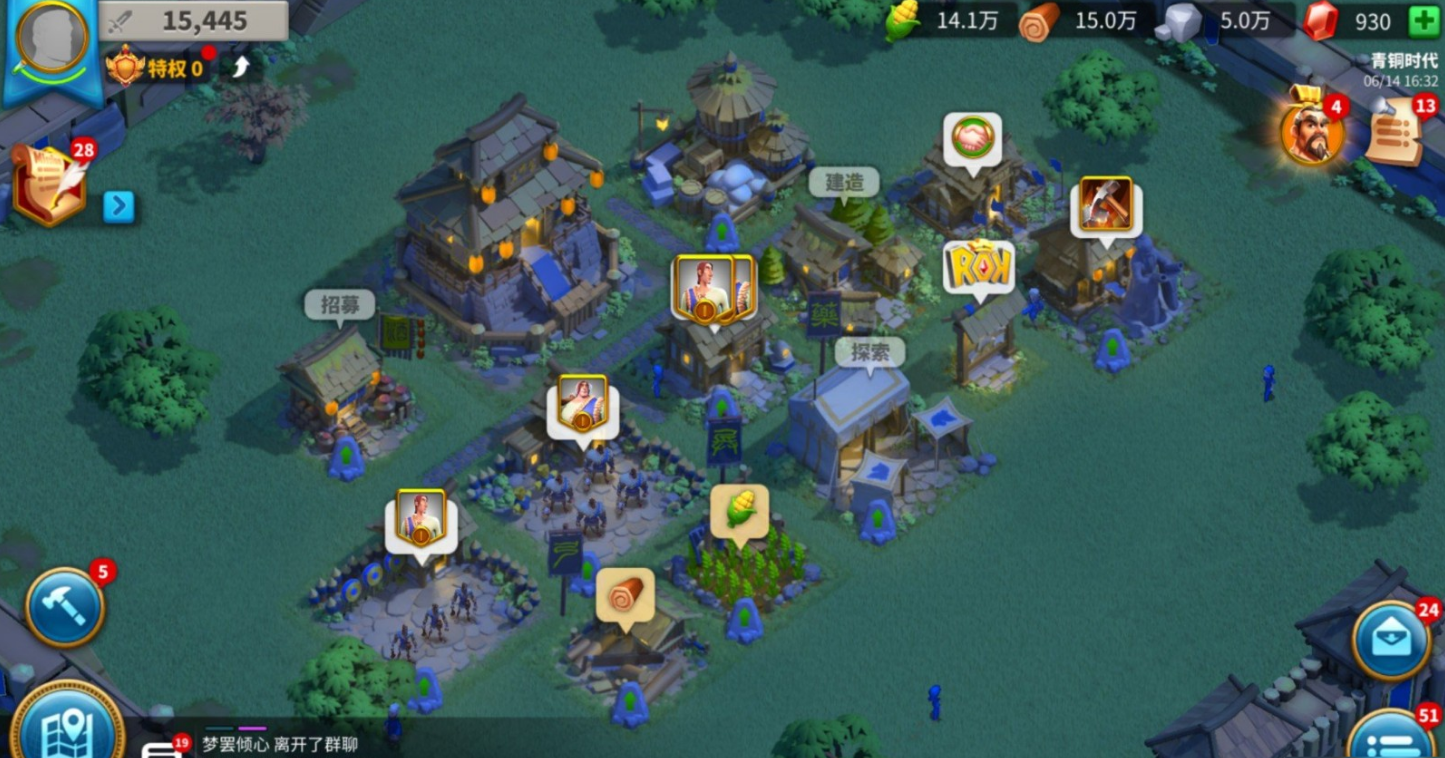Collect the corn from the farm bubble
Screen dimensions: 1445x758
click(739, 511)
